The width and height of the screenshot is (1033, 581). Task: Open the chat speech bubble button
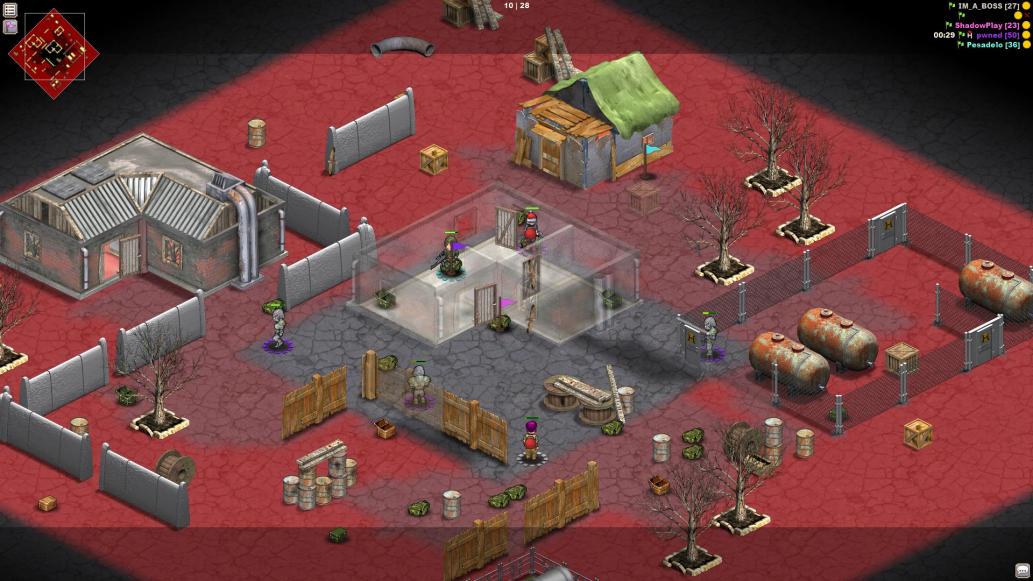click(1022, 570)
